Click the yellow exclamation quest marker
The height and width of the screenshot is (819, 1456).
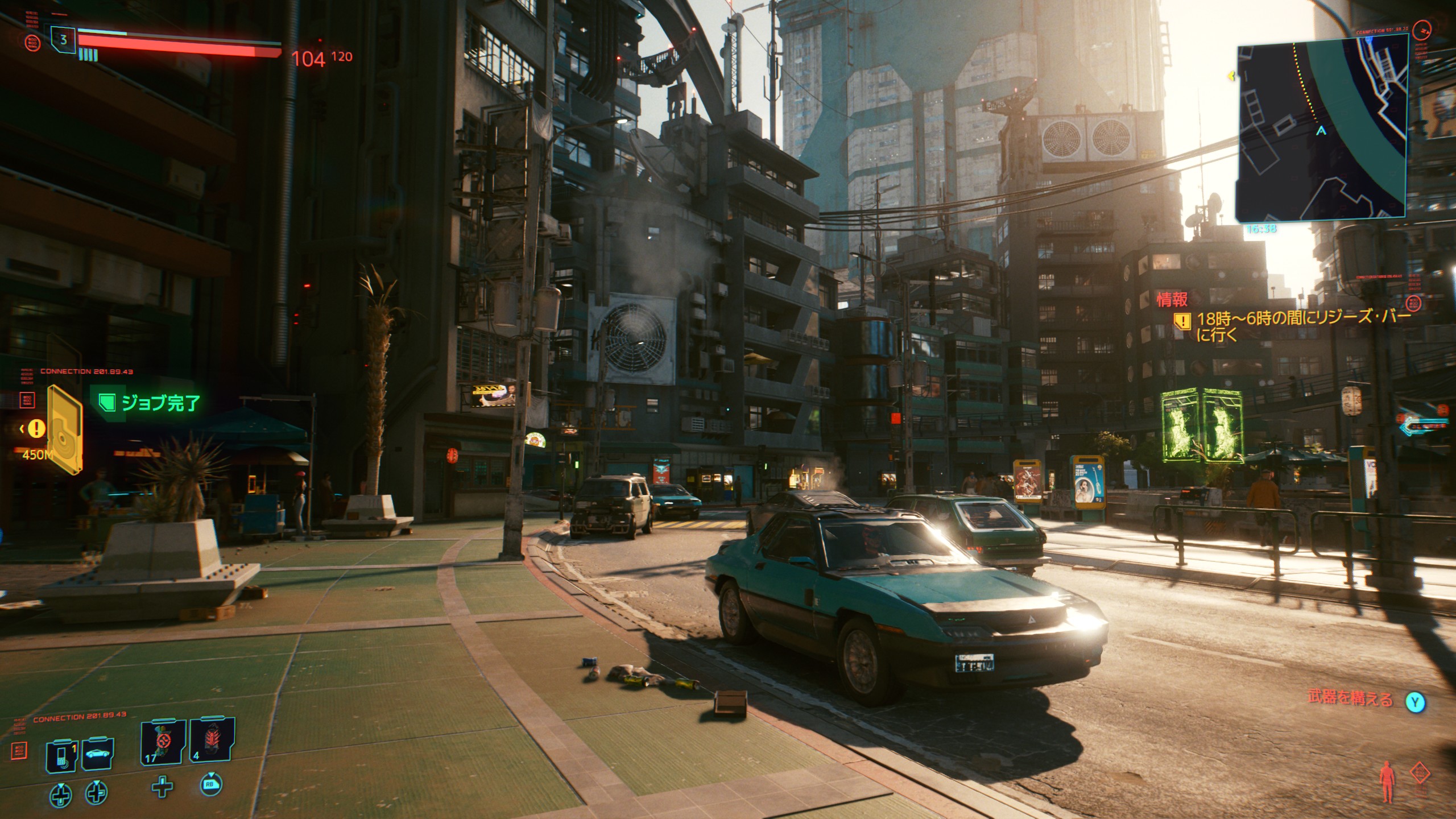click(37, 428)
